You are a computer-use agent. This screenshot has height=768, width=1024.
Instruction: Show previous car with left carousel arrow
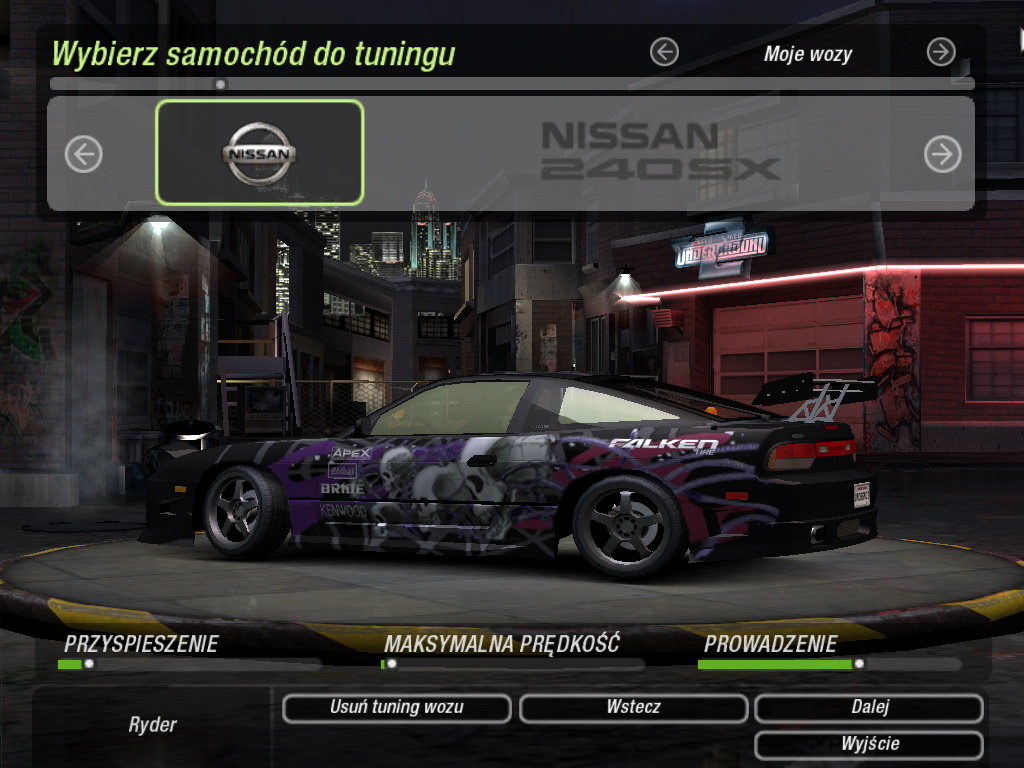tap(84, 154)
